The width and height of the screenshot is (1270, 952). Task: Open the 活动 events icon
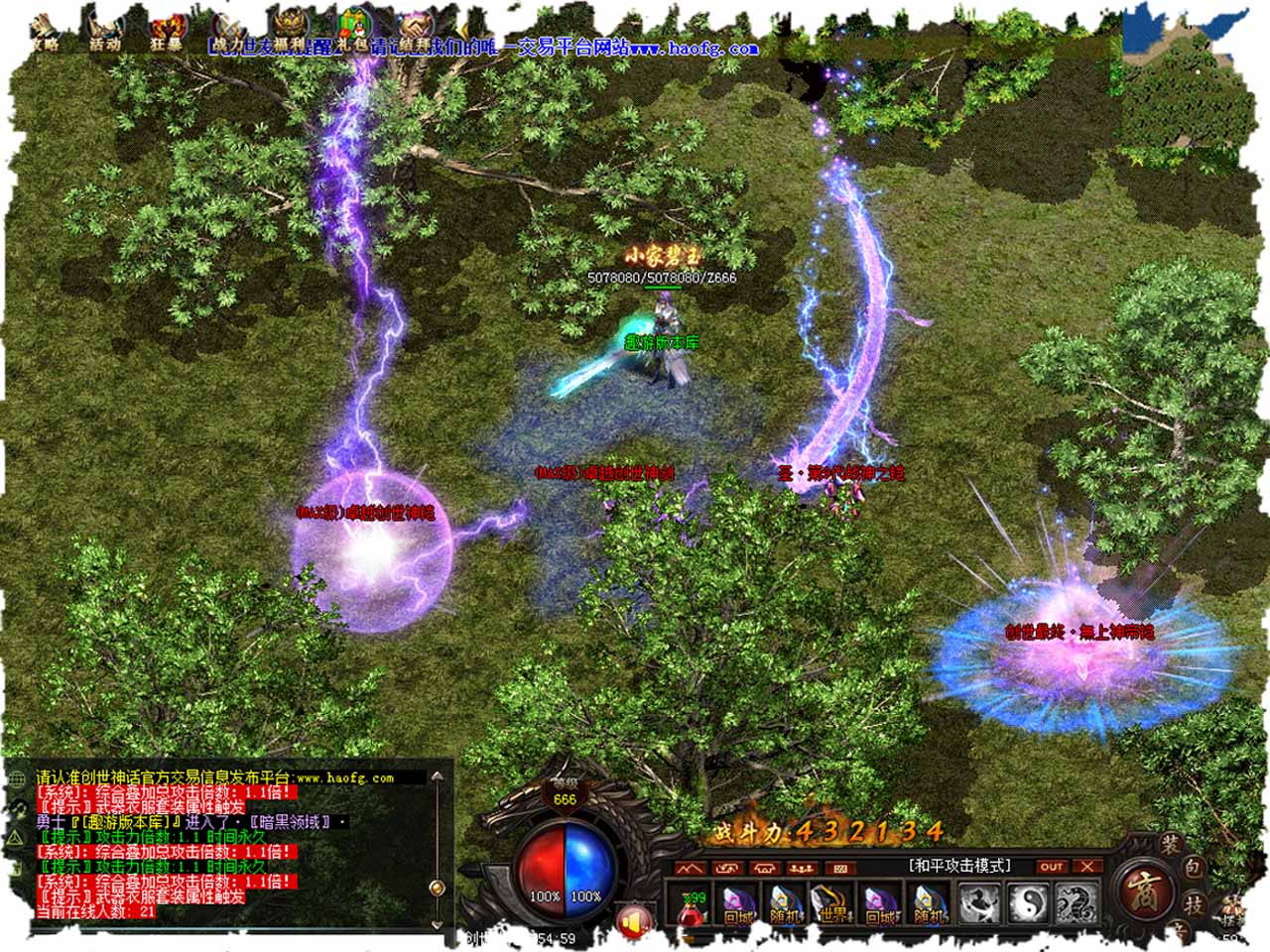[104, 30]
